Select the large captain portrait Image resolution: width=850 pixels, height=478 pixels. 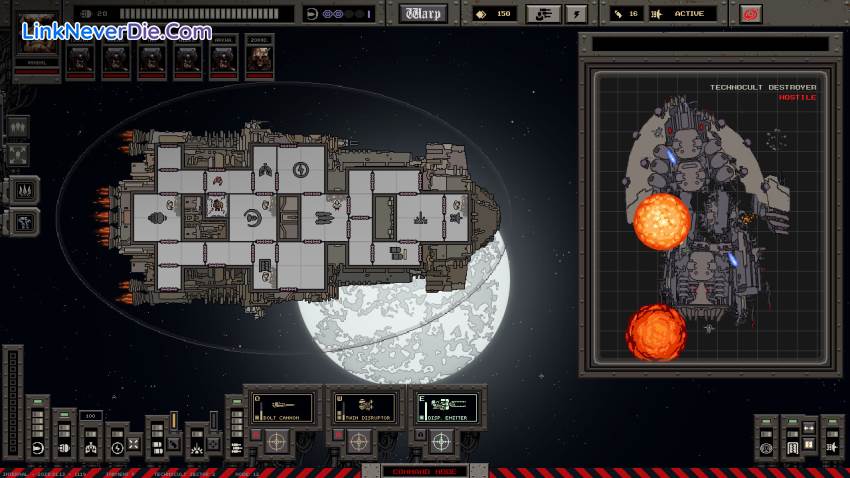[36, 45]
